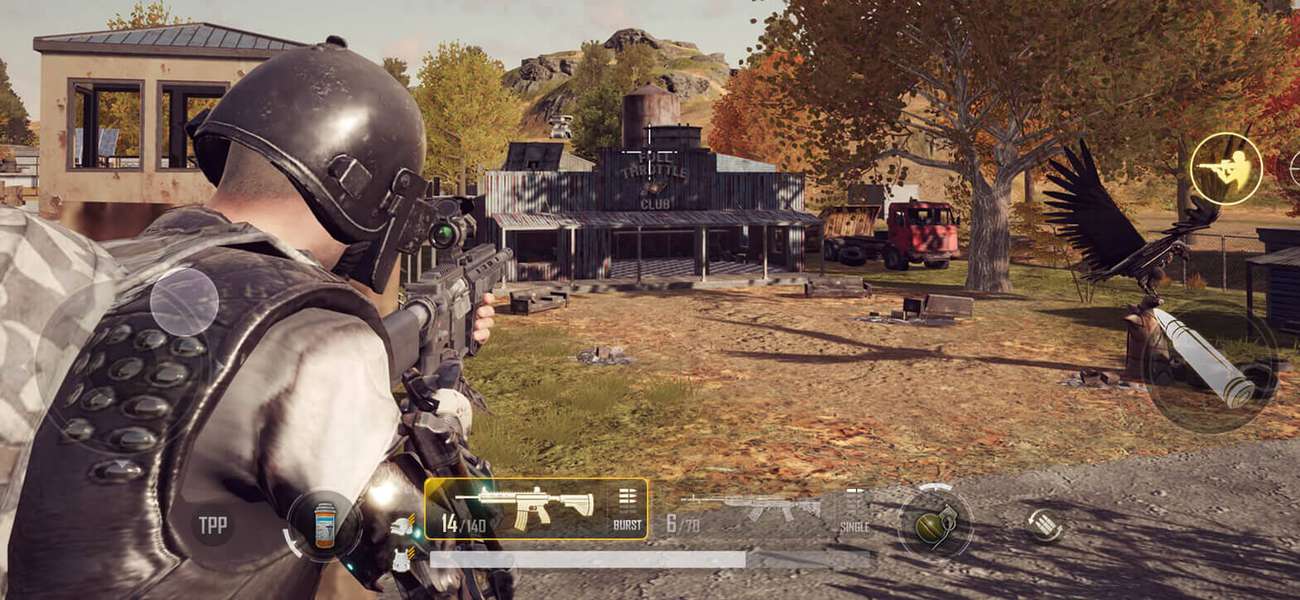Fire using the bullet shoot button
Viewport: 1300px width, 600px height.
pyautogui.click(x=1210, y=360)
